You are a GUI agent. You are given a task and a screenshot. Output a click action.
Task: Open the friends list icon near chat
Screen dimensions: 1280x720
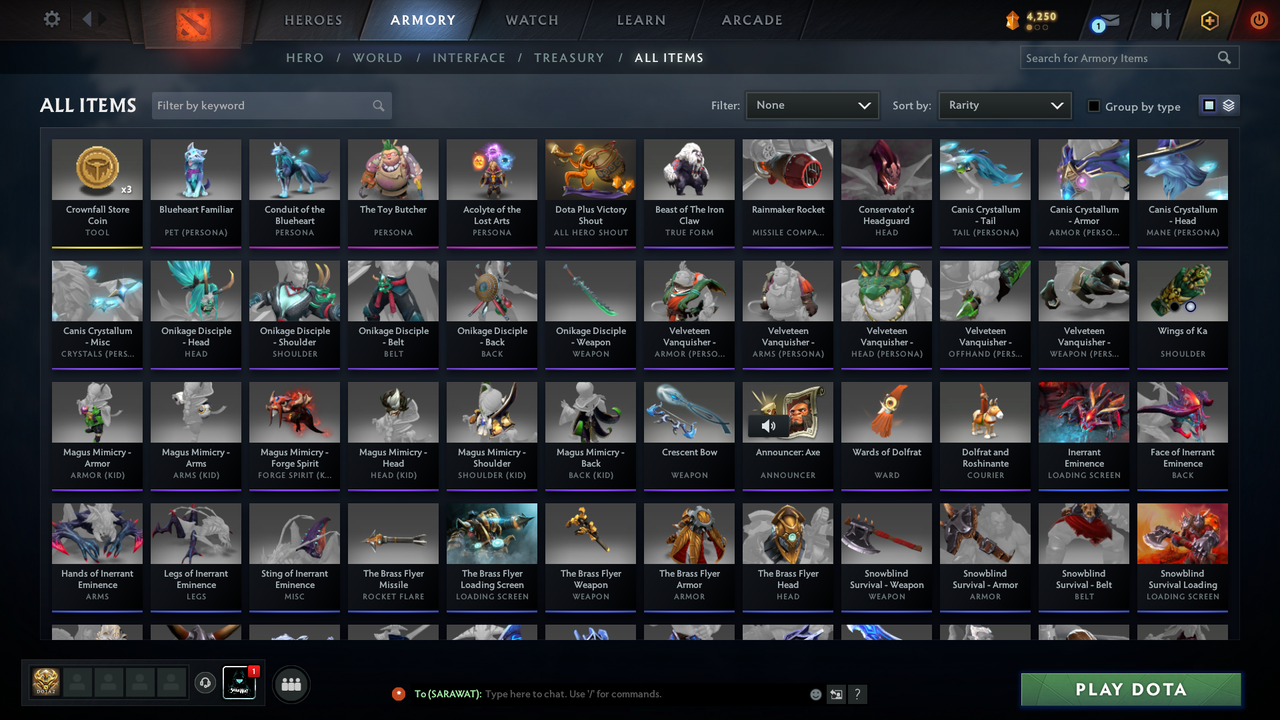(291, 684)
